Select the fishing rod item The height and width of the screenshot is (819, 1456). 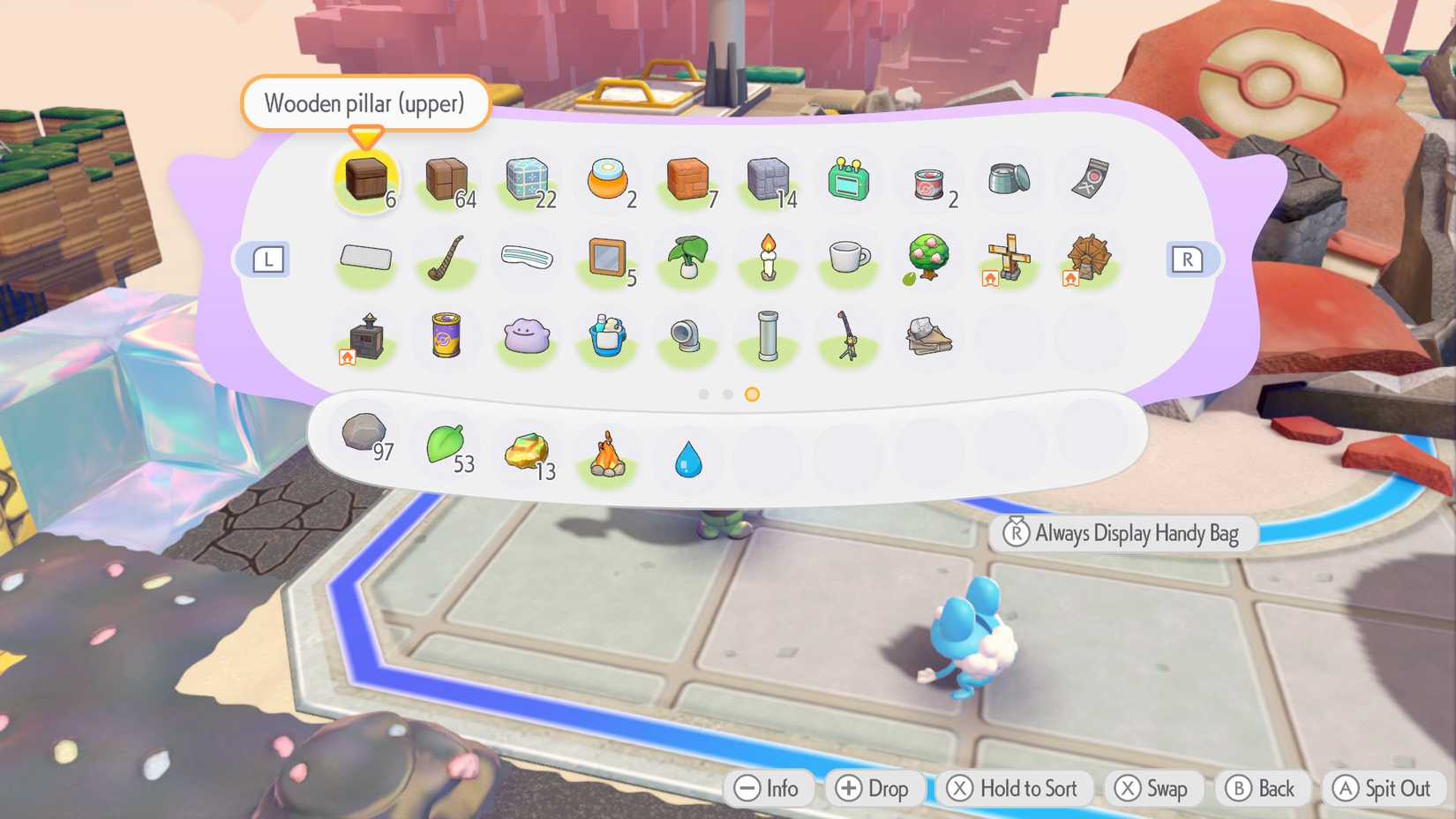pyautogui.click(x=847, y=338)
